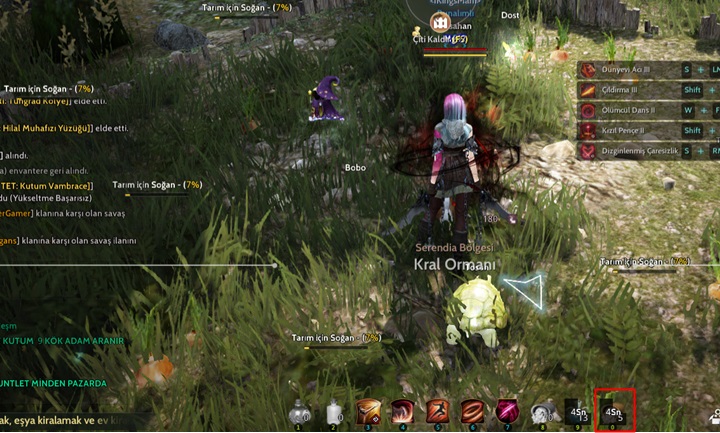Select the Ölümcül Dans II skill entry
This screenshot has height=433, width=720.
(x=626, y=110)
